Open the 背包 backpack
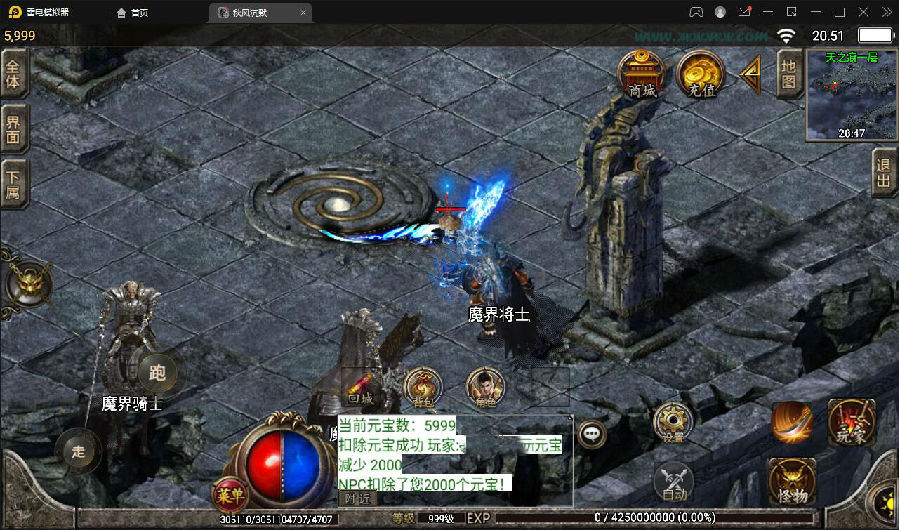Screen dimensions: 899x530 423,386
